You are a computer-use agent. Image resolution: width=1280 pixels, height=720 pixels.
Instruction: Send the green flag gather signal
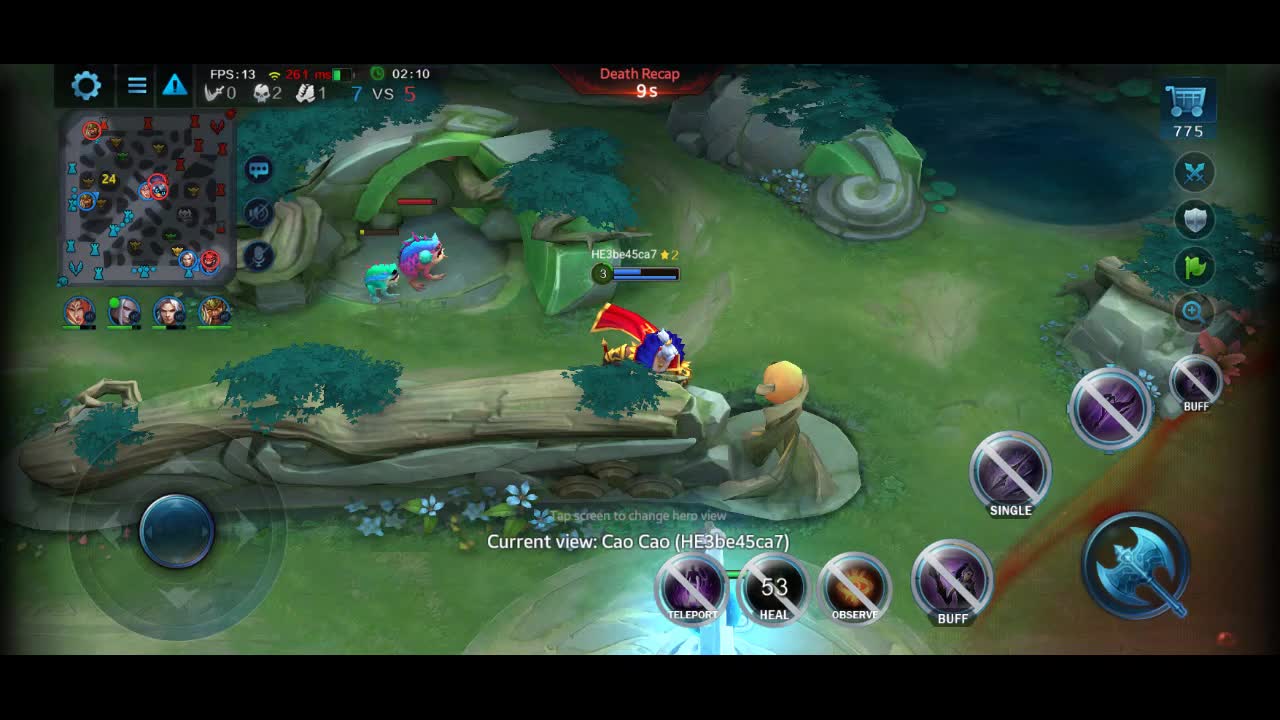click(1194, 266)
